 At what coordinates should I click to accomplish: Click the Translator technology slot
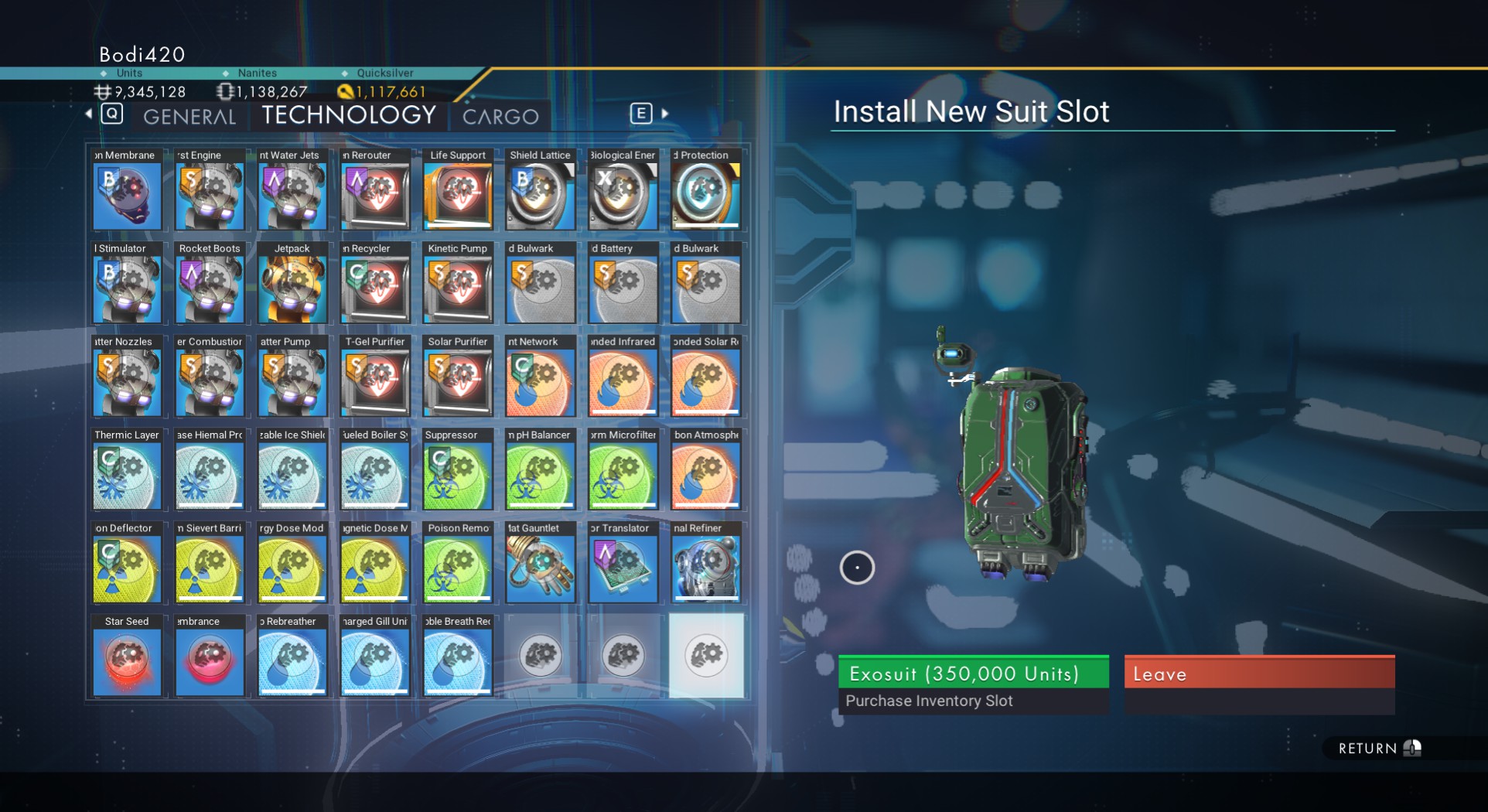[x=623, y=562]
